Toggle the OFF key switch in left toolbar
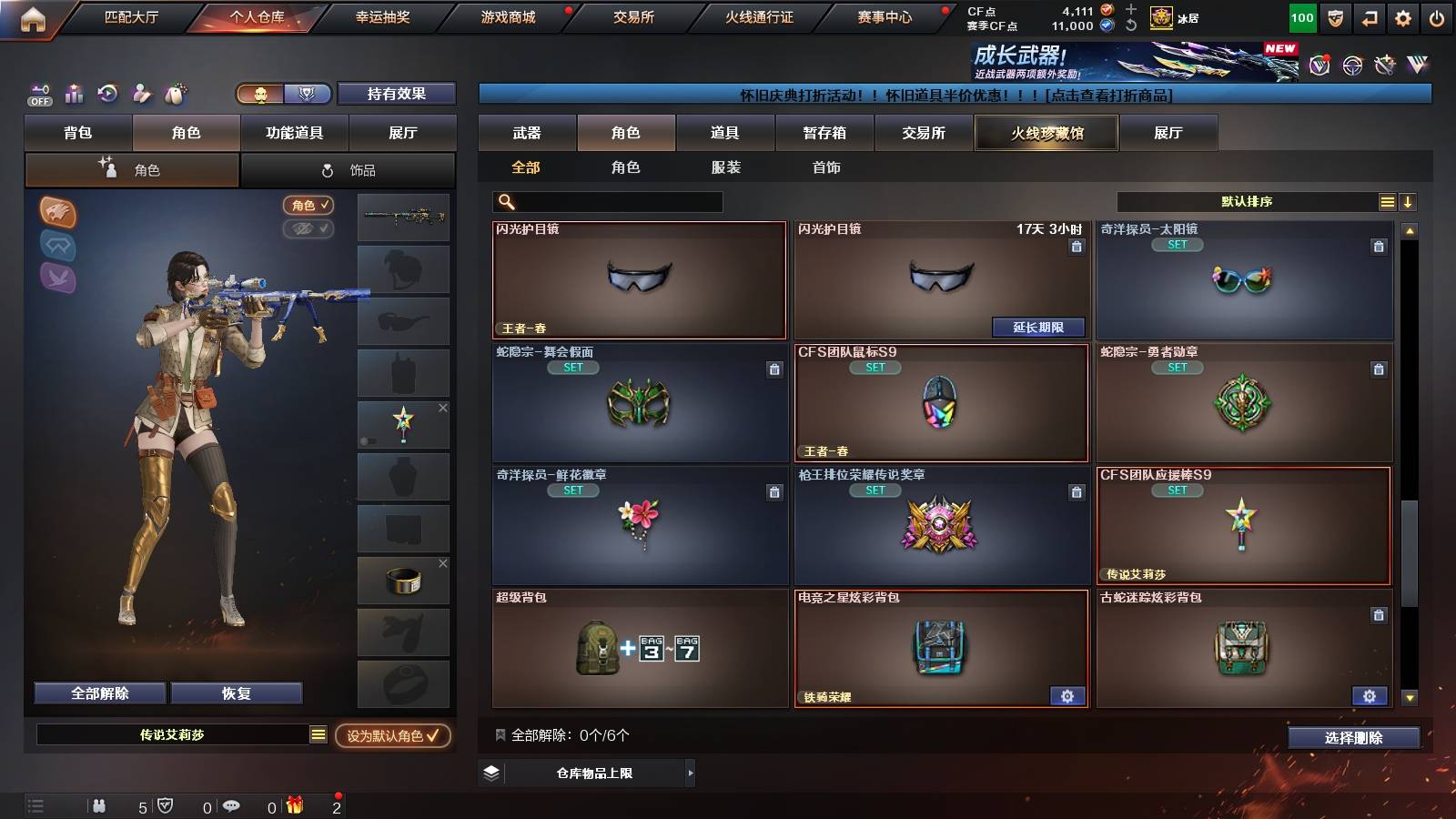 [38, 94]
